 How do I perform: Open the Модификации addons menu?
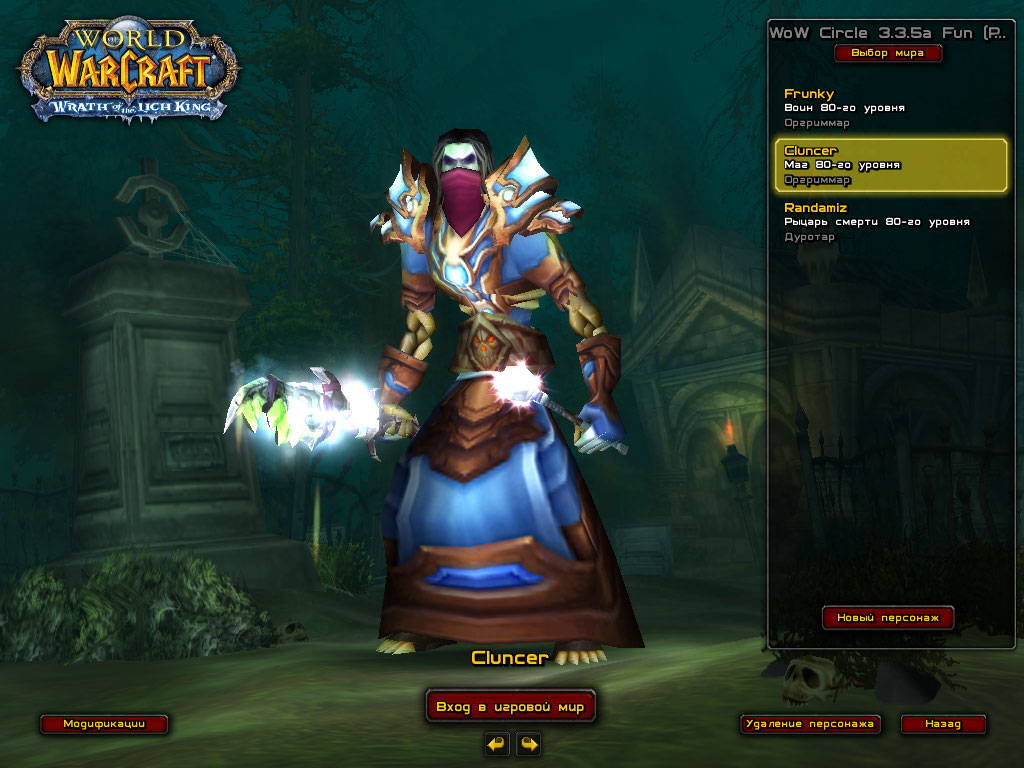[x=103, y=724]
